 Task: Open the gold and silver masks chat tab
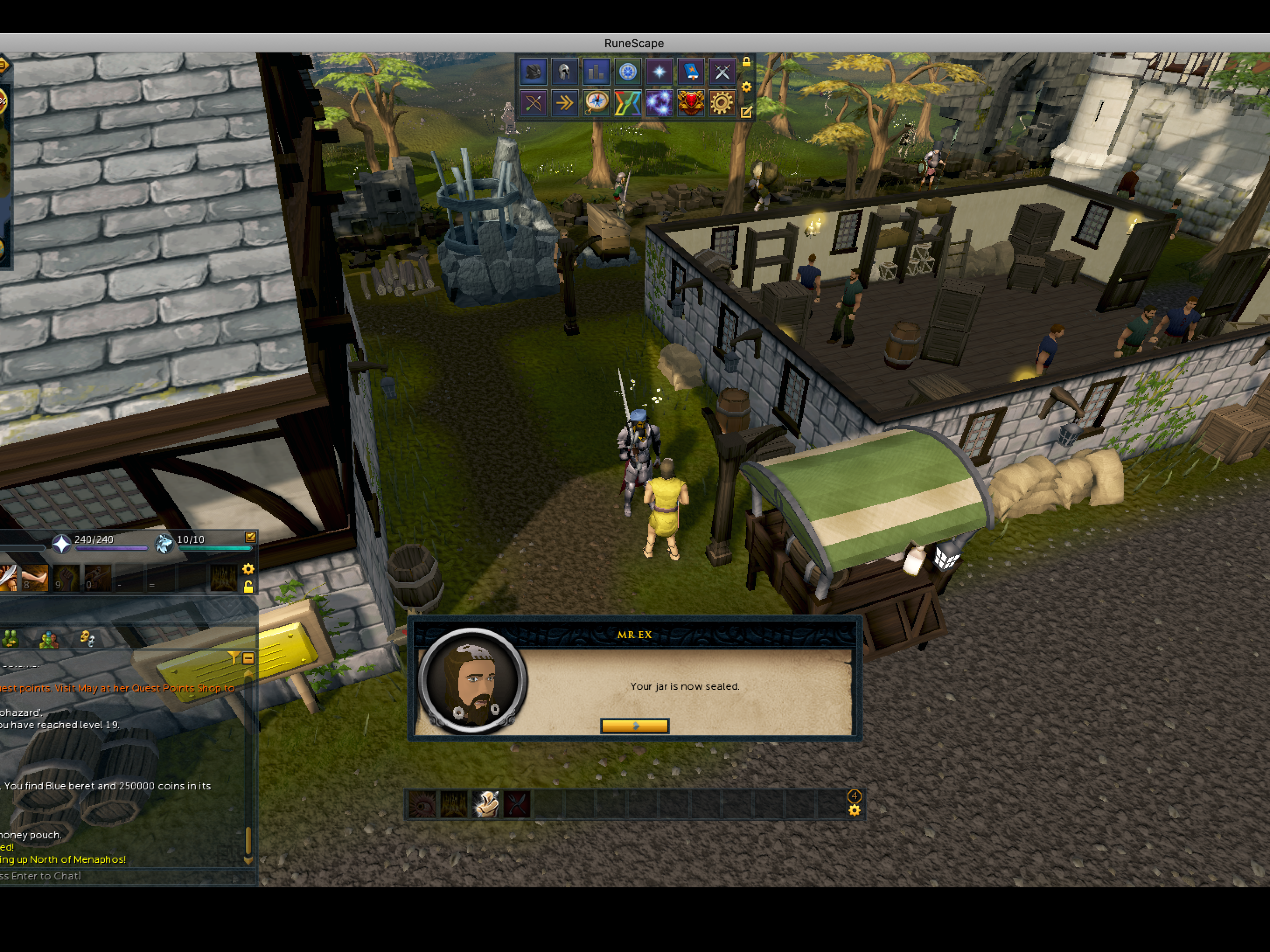(87, 639)
